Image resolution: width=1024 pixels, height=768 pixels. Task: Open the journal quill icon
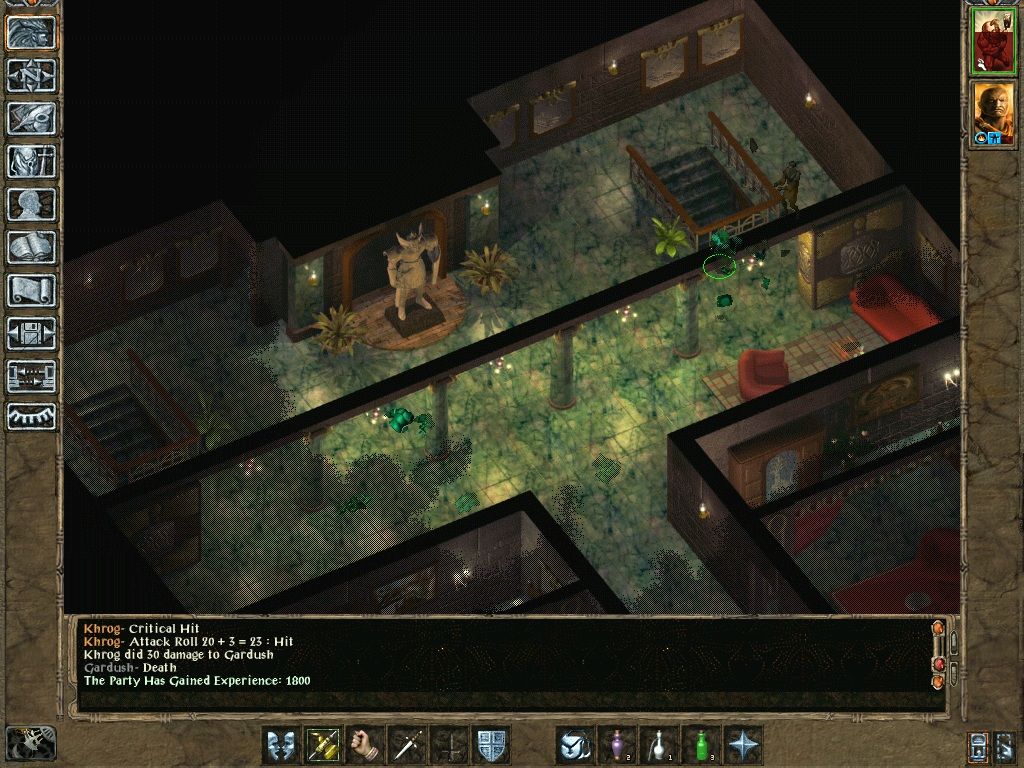pos(31,118)
